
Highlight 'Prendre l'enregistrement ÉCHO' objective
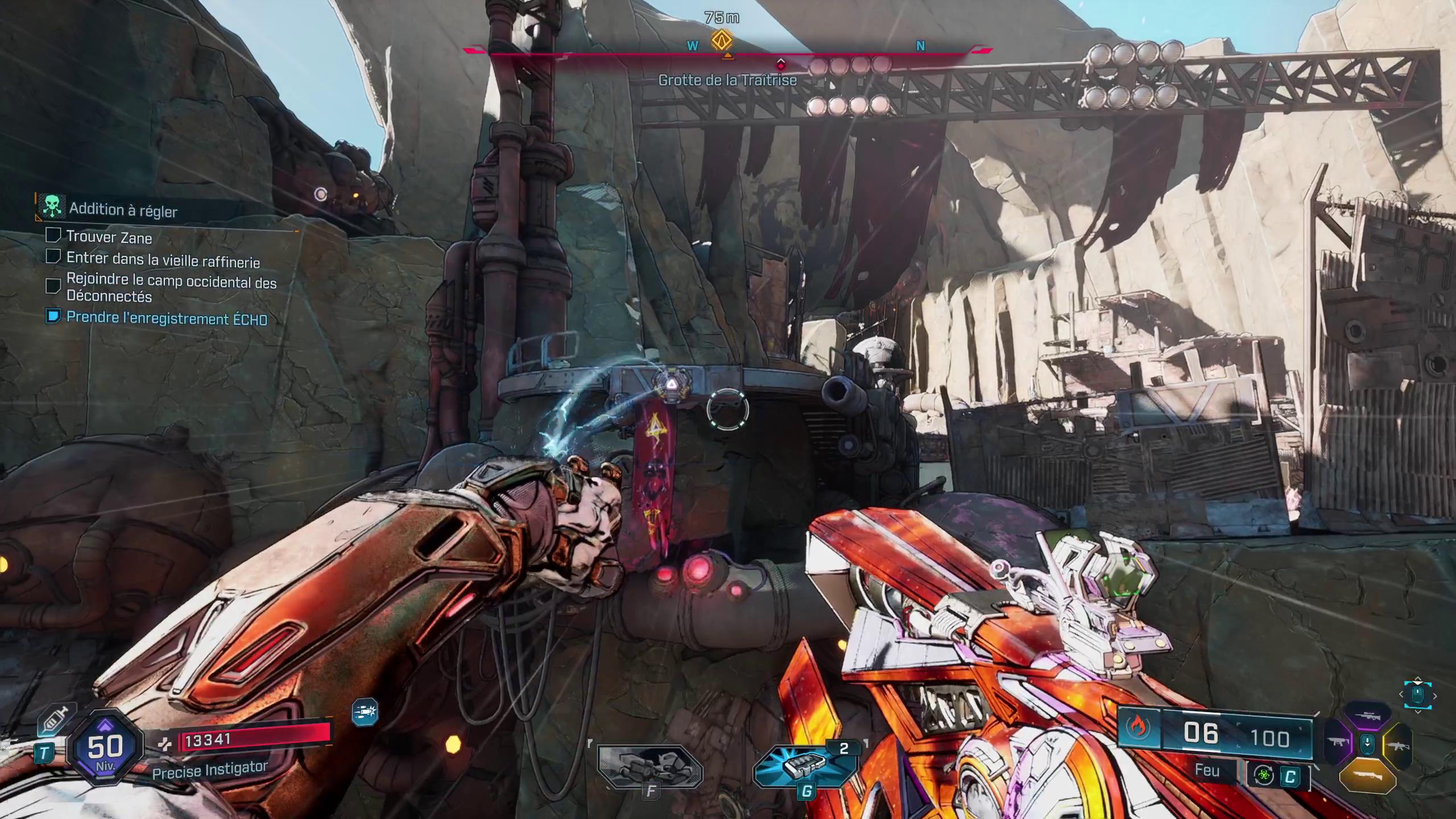pyautogui.click(x=166, y=318)
